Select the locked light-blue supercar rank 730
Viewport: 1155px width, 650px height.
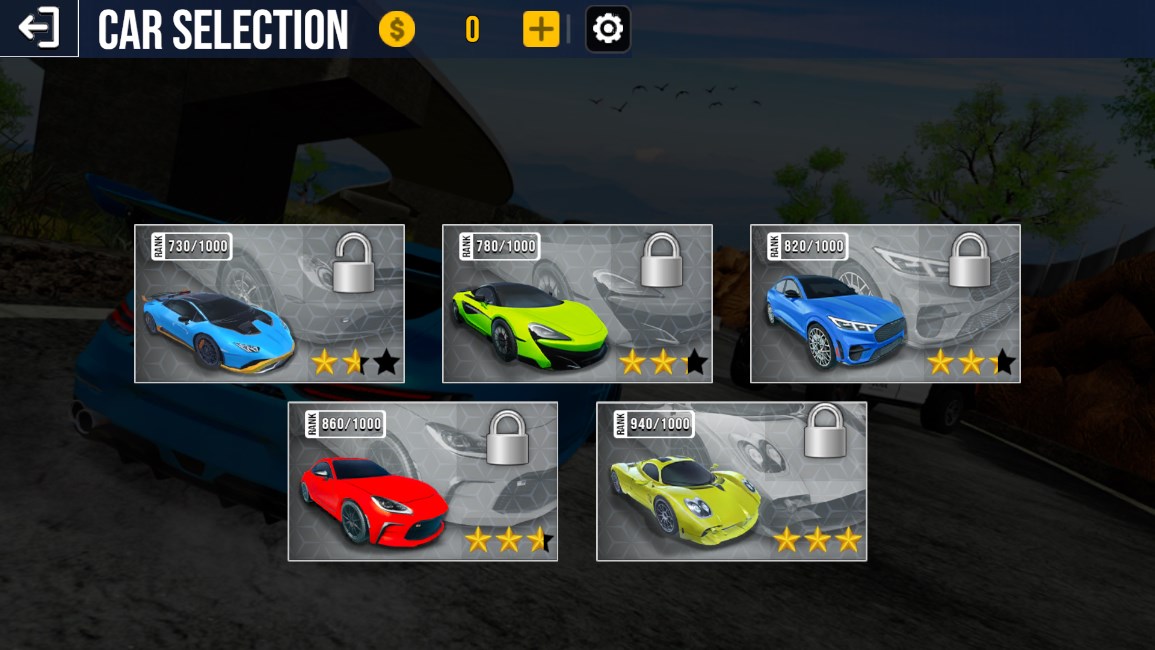(269, 303)
